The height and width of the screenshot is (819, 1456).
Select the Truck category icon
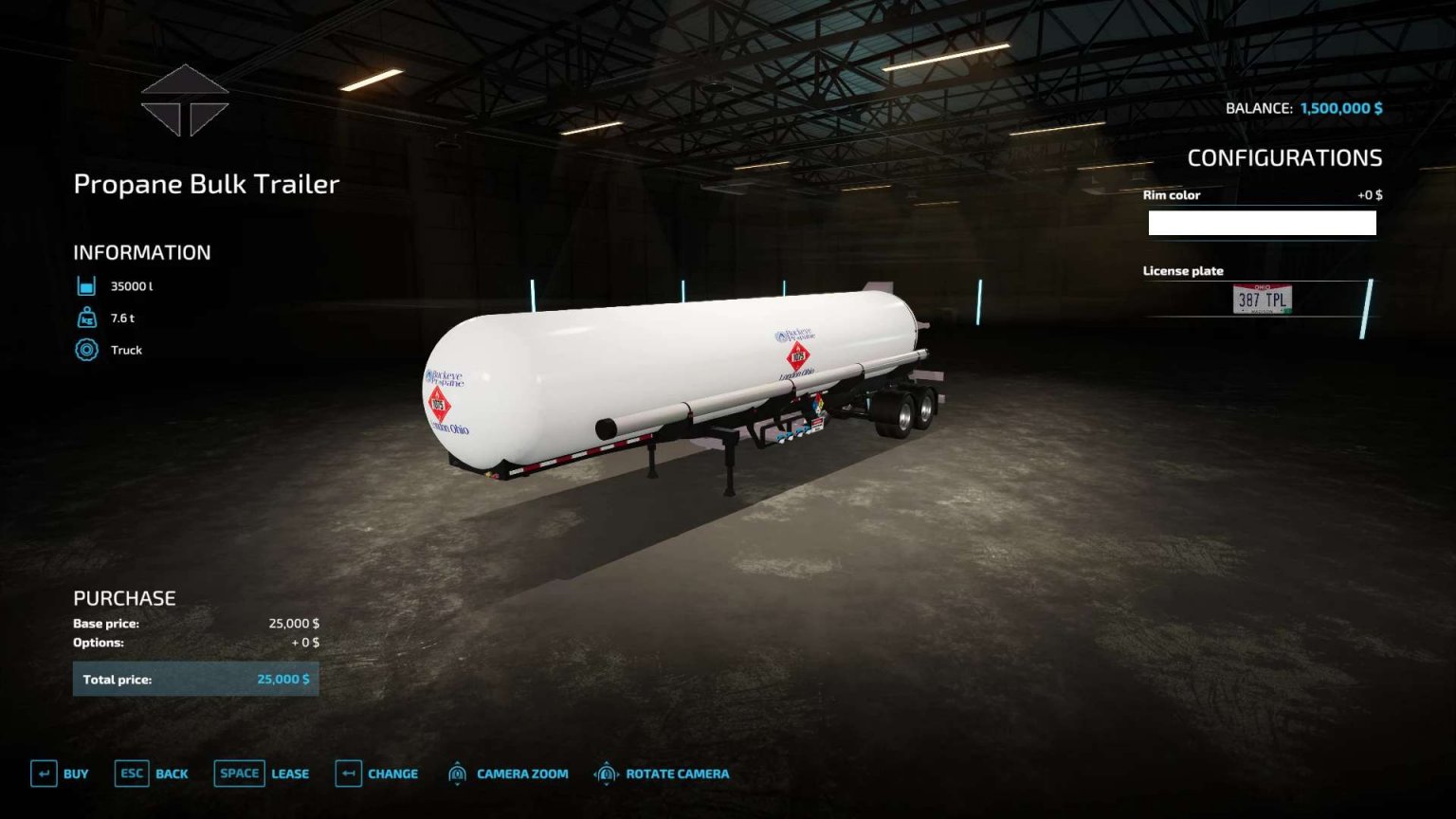(x=85, y=350)
